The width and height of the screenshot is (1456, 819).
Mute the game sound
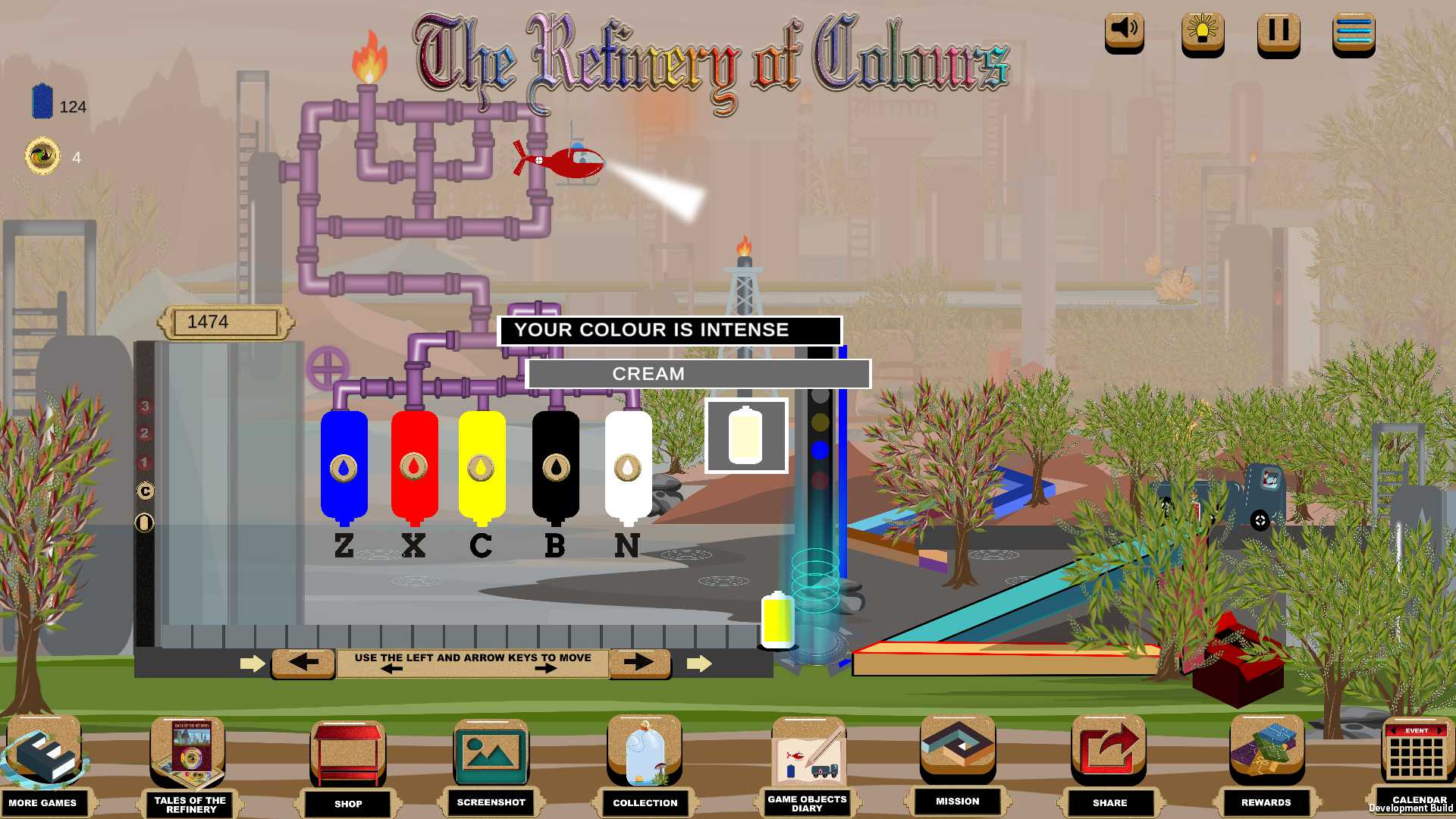click(x=1123, y=32)
